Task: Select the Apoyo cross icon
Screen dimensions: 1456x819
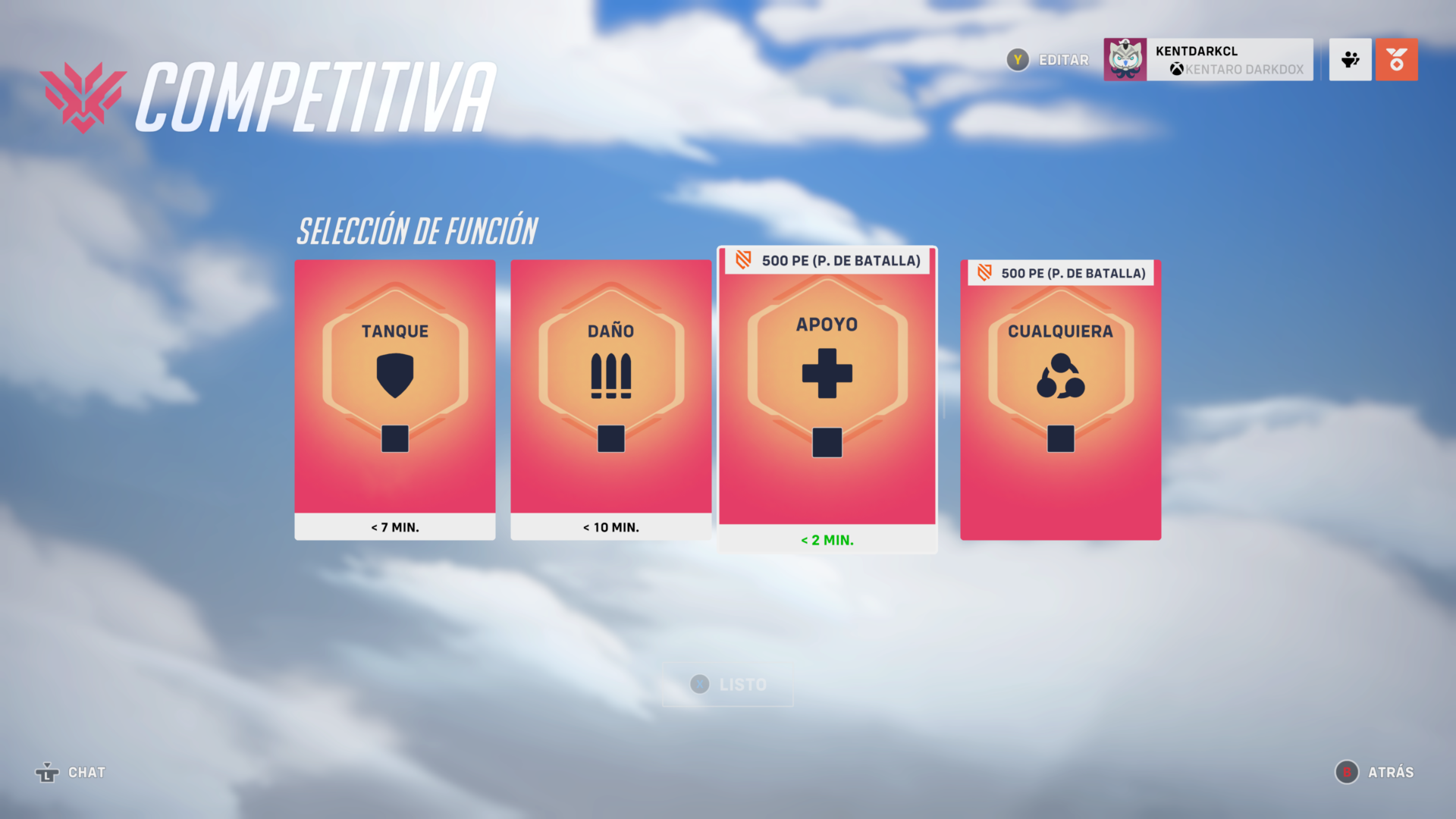Action: click(826, 373)
